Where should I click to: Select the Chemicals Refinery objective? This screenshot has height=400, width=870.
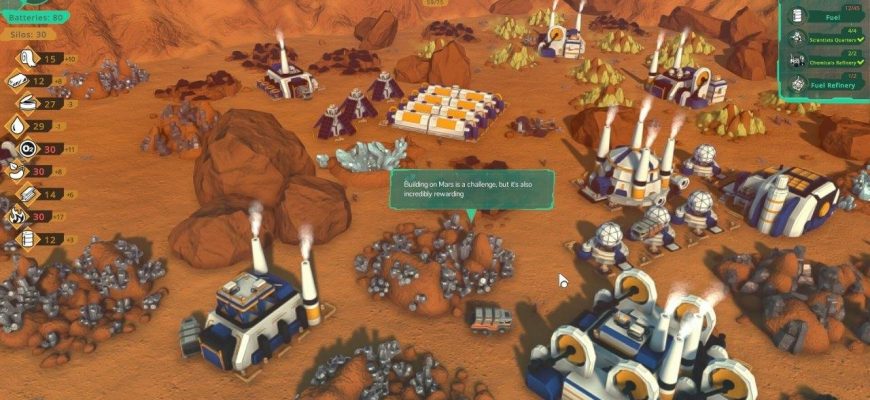tap(830, 61)
